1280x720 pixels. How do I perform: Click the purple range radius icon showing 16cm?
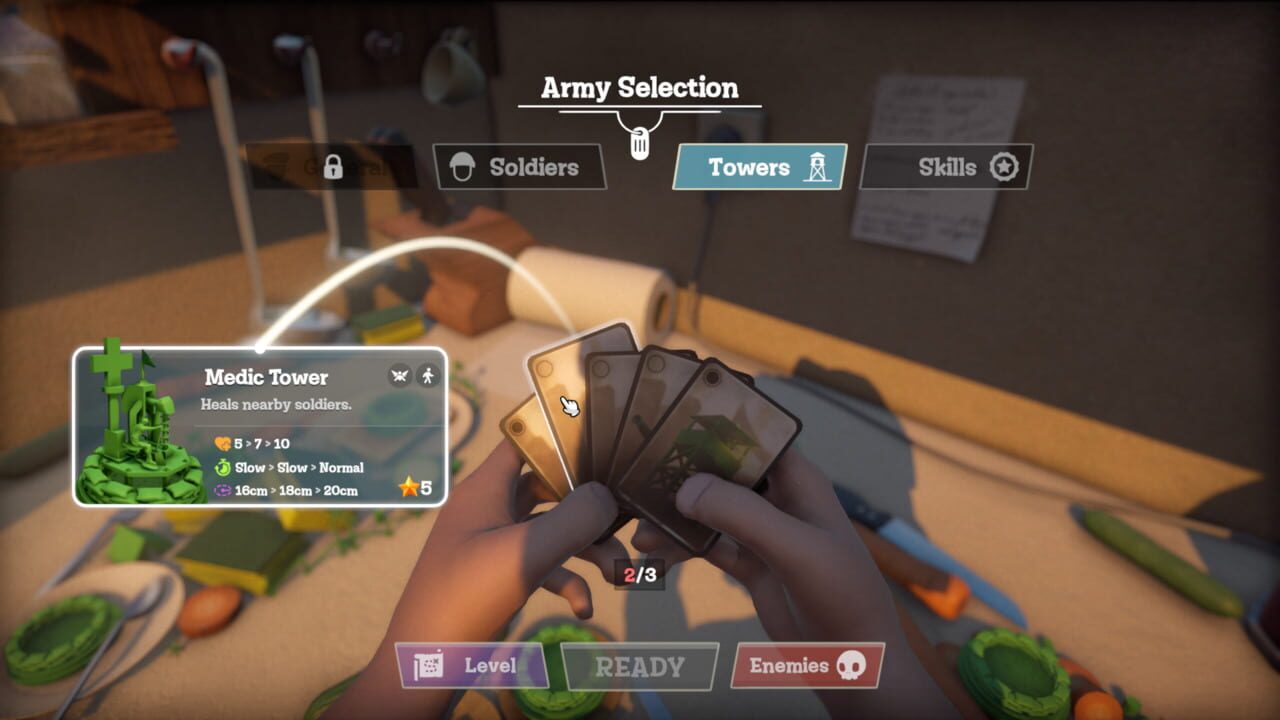click(223, 490)
